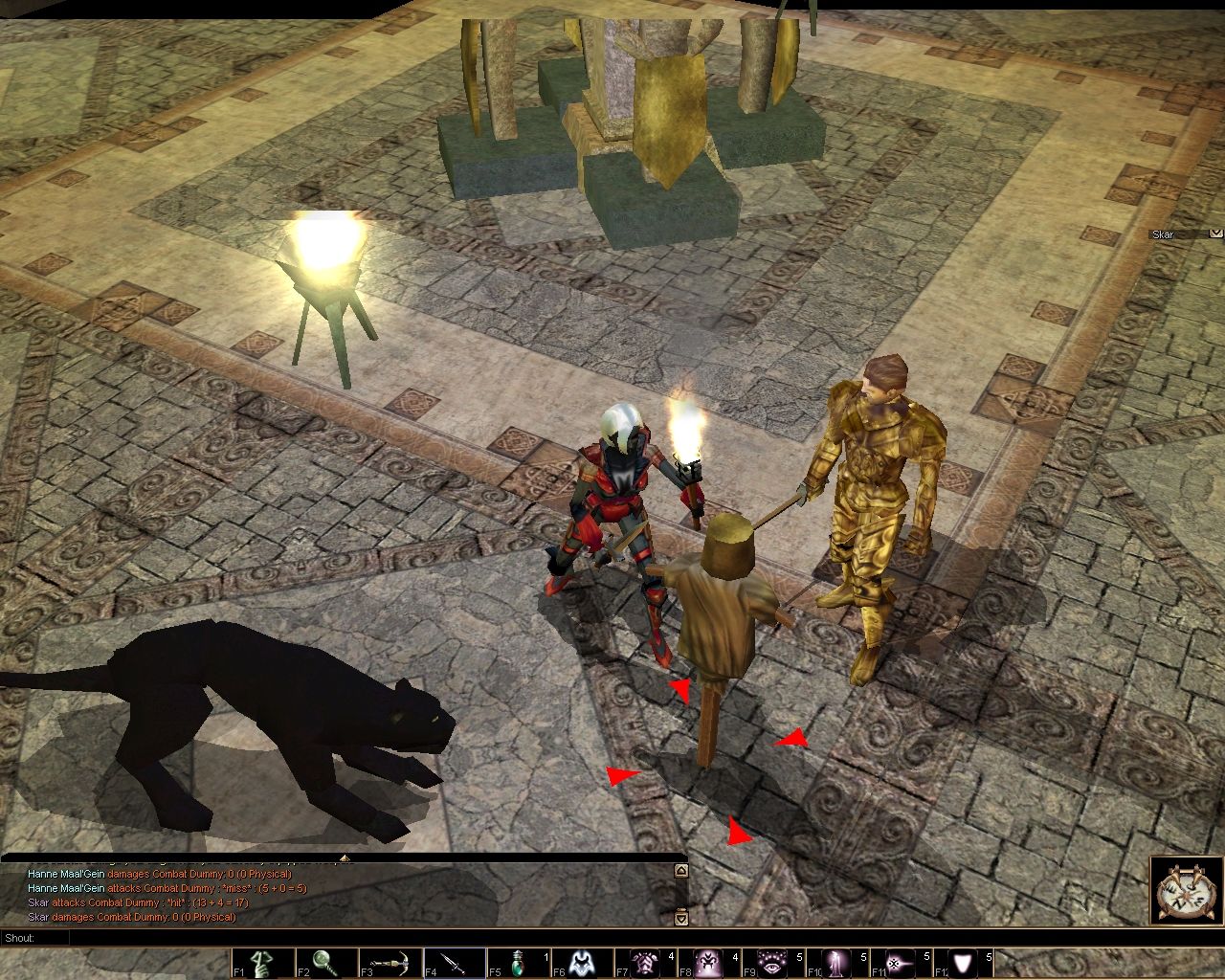Select the Skar party name bar

click(1177, 234)
